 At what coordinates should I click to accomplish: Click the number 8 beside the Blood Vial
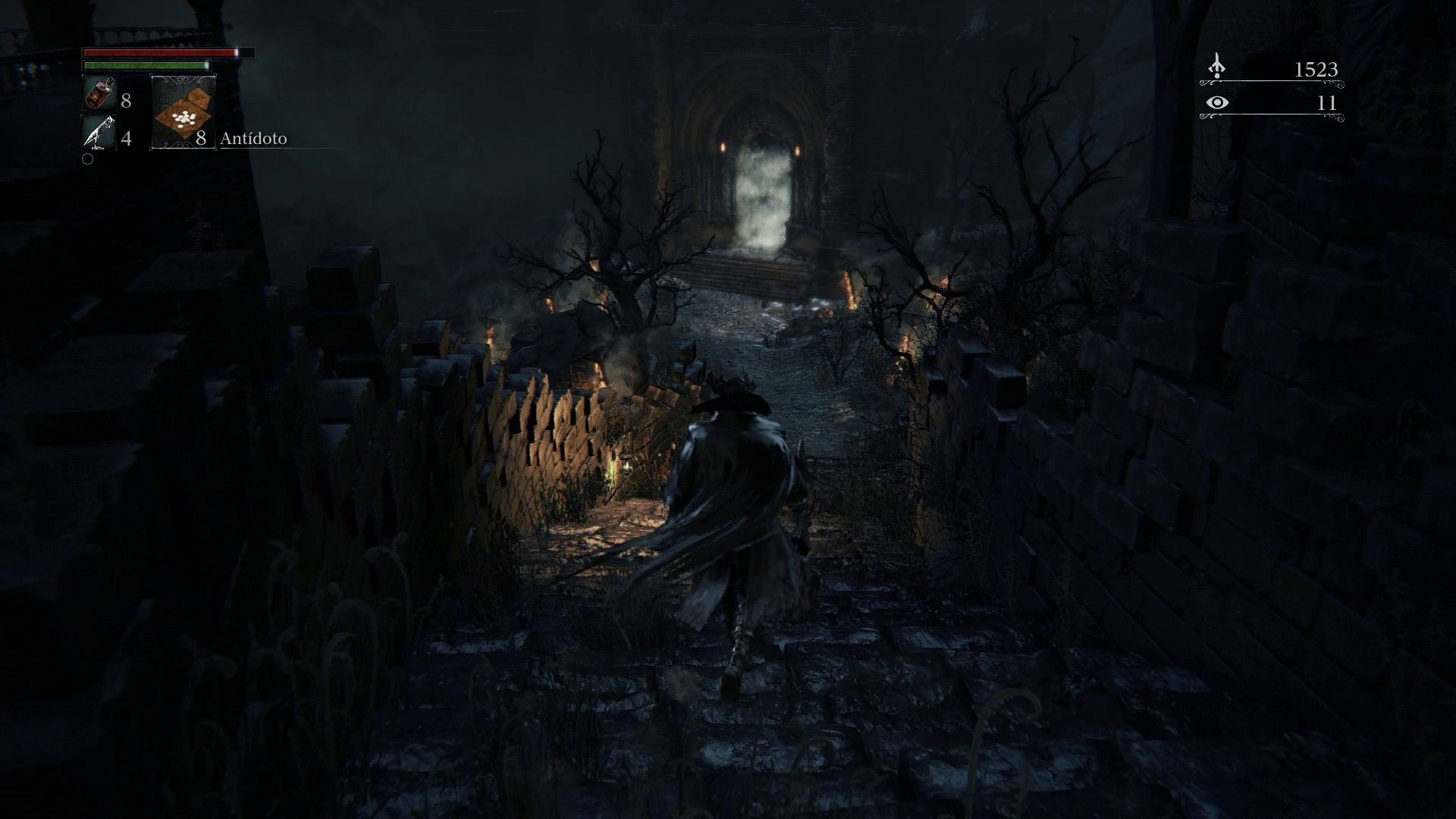[127, 98]
